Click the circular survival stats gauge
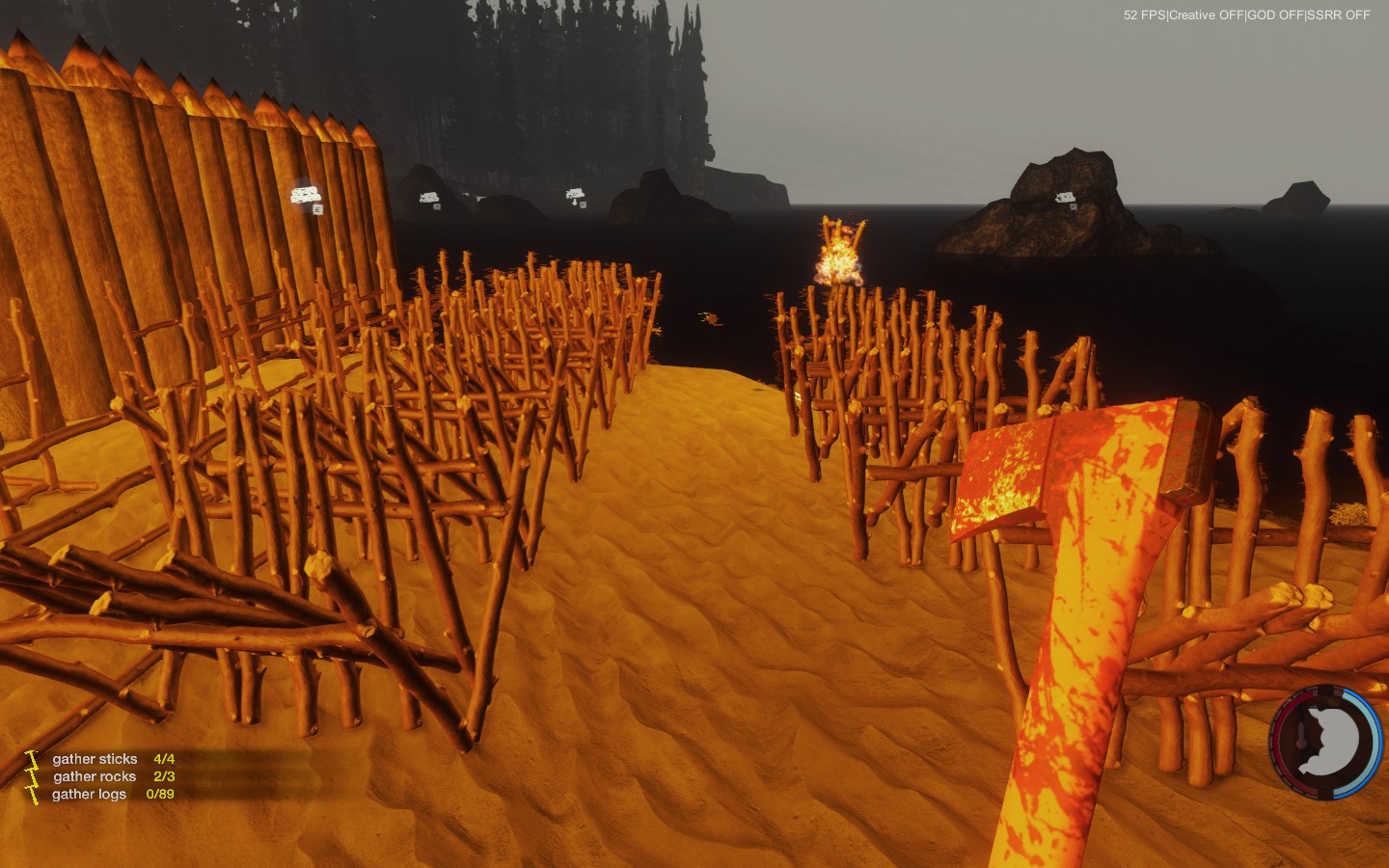1389x868 pixels. (x=1325, y=742)
